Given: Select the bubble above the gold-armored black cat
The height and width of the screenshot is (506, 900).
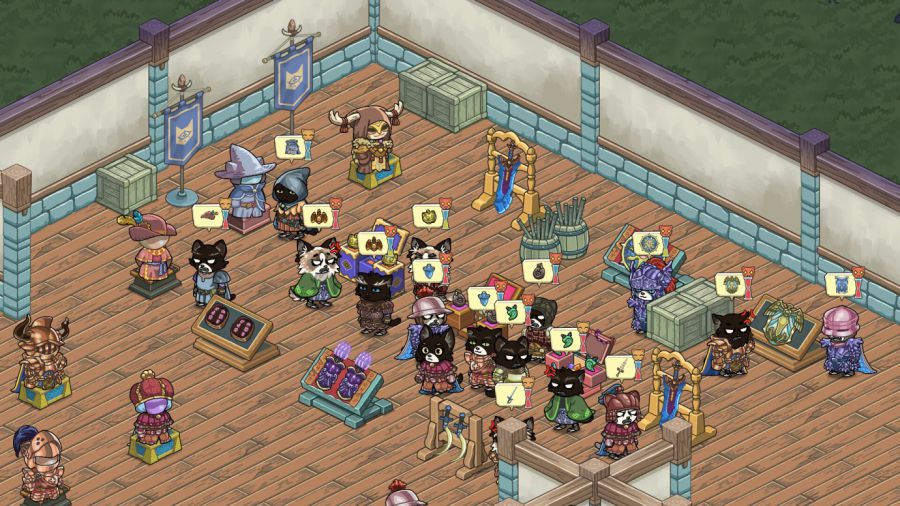Looking at the screenshot, I should click(x=730, y=284).
